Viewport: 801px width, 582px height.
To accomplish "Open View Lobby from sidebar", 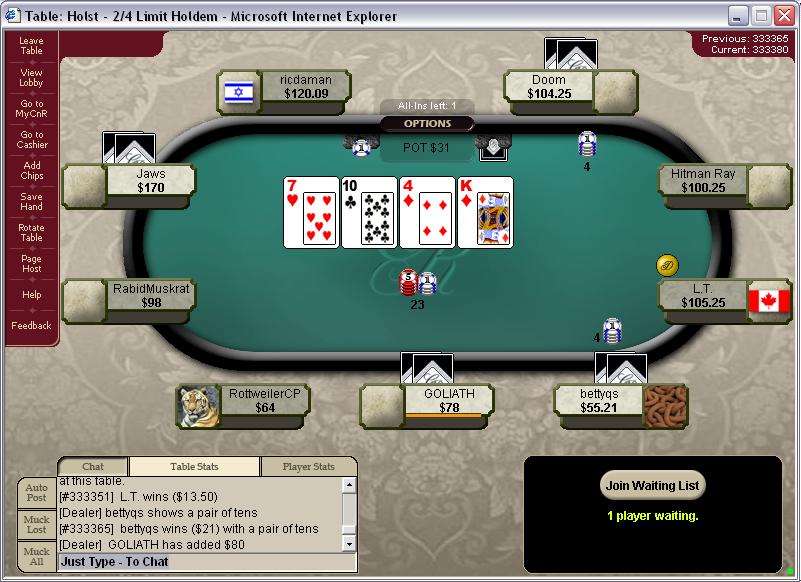I will tap(31, 78).
